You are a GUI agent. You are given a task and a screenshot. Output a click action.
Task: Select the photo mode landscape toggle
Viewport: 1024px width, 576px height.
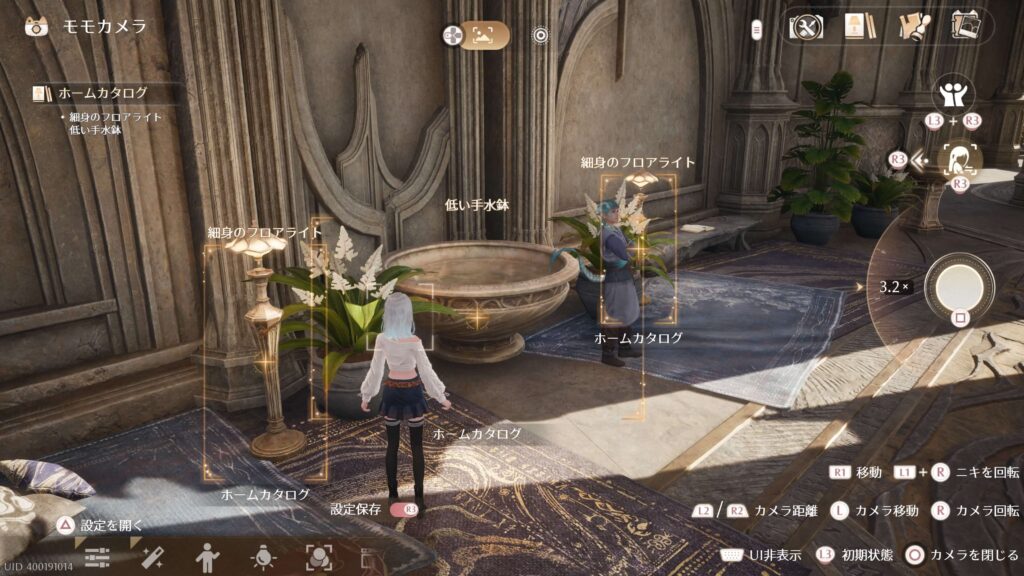click(485, 36)
